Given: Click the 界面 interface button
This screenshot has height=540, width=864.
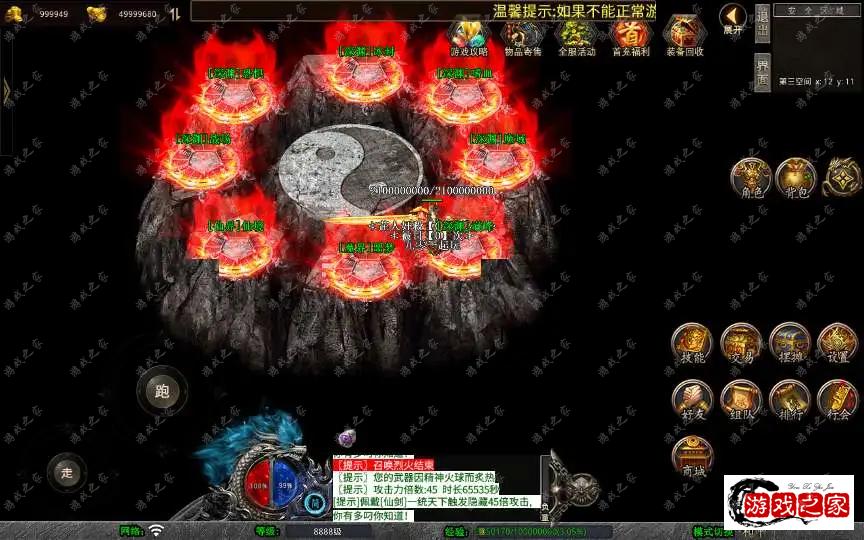Looking at the screenshot, I should (762, 72).
